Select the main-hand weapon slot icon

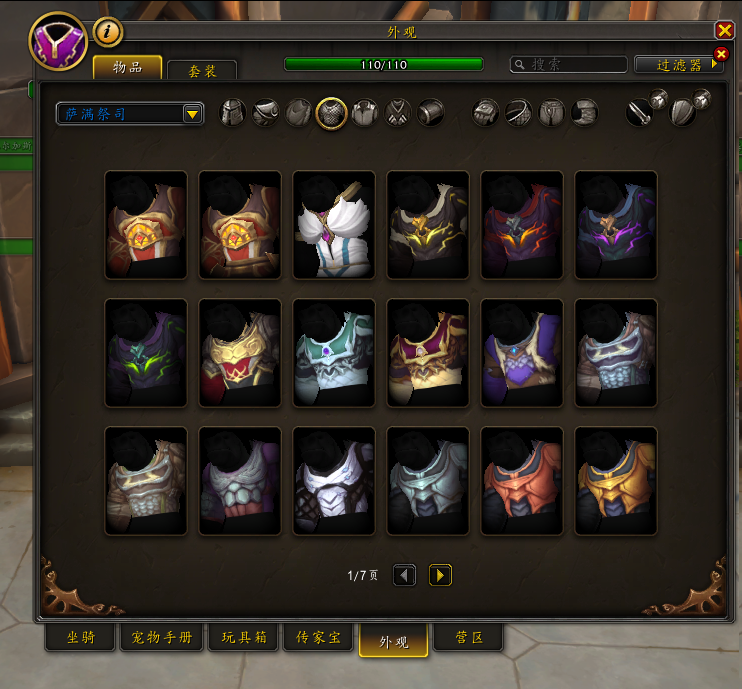click(642, 112)
